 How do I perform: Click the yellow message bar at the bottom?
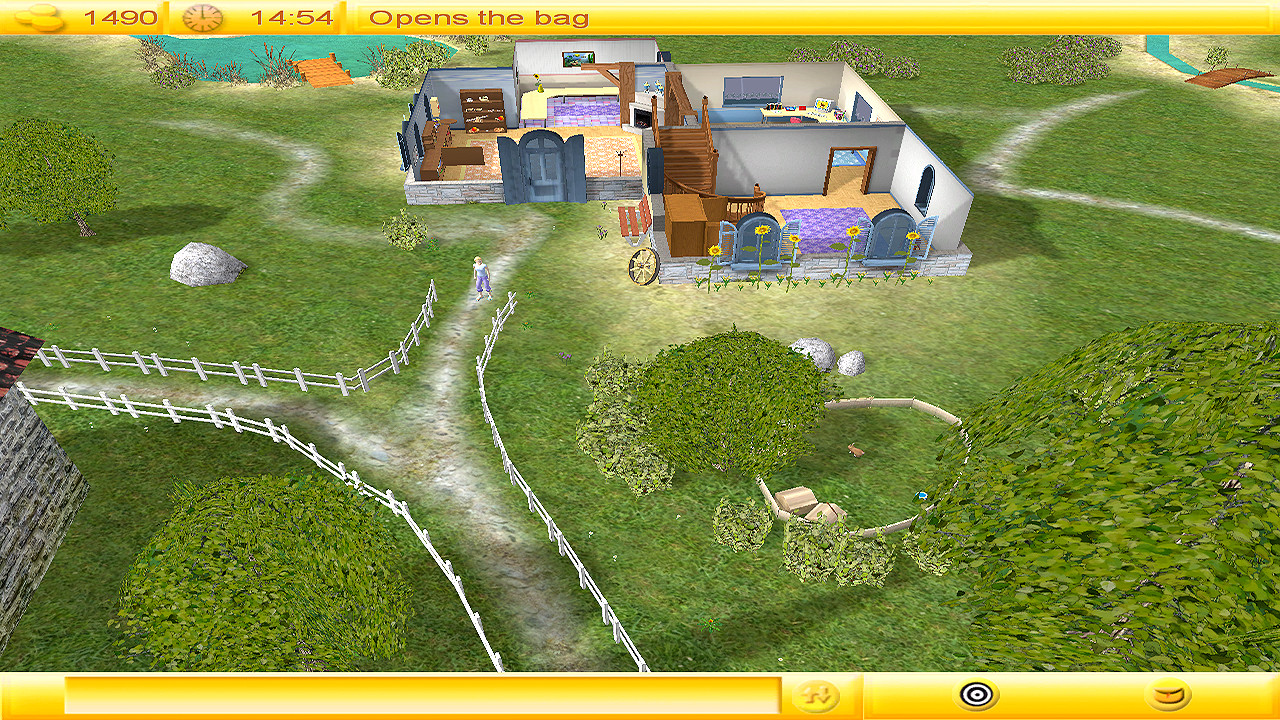point(420,697)
